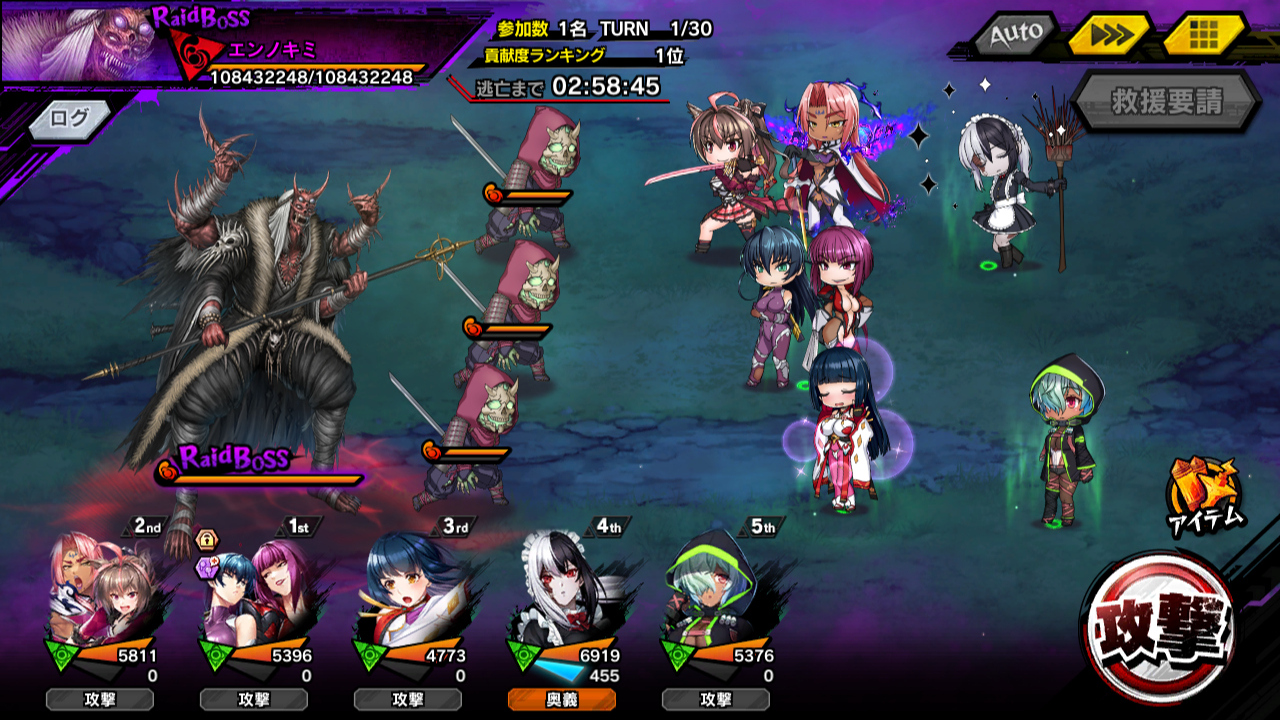Toggle the Auto battle button
1280x720 pixels.
point(1015,35)
